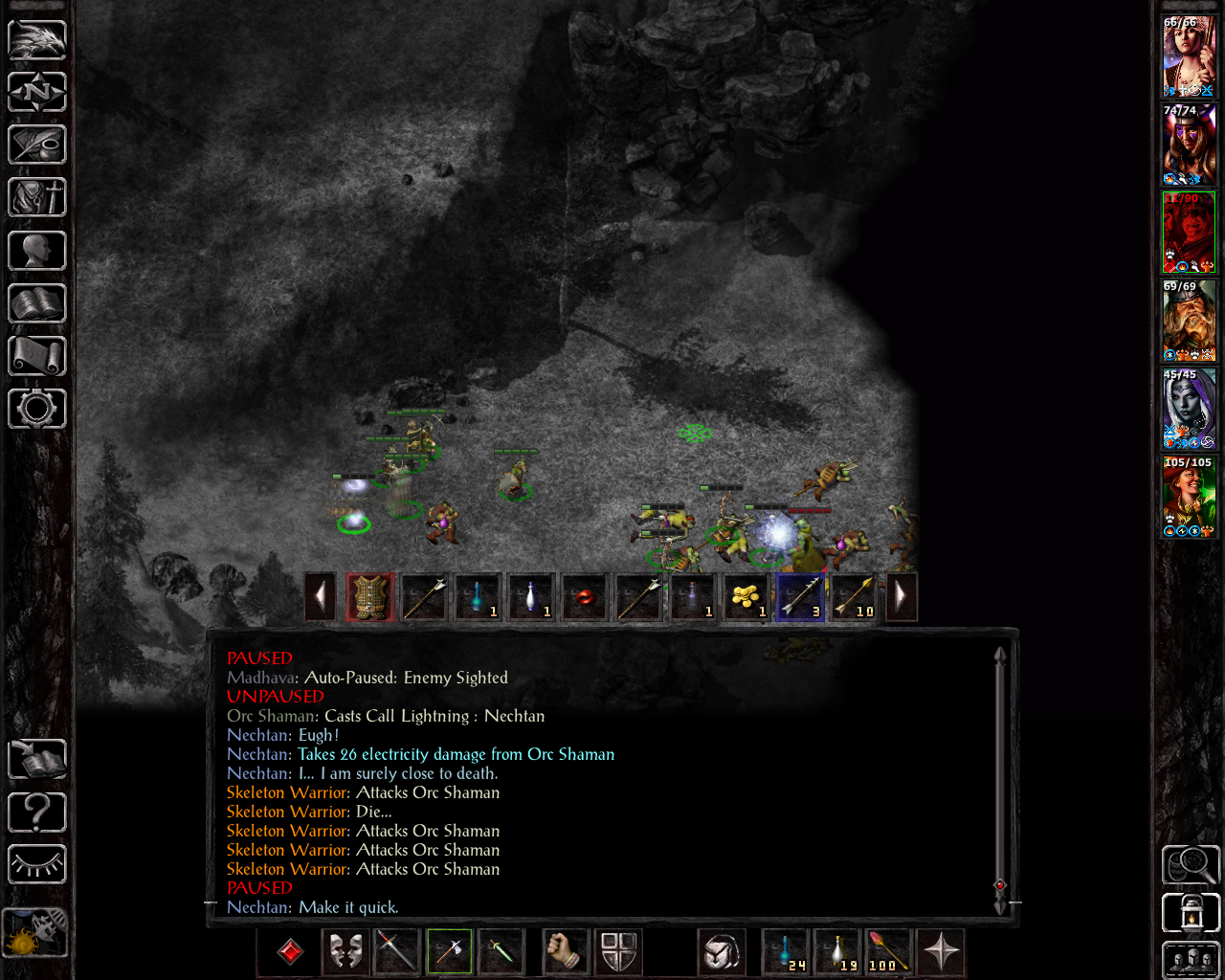Show next ground items with right arrow
1225x980 pixels.
coord(901,597)
